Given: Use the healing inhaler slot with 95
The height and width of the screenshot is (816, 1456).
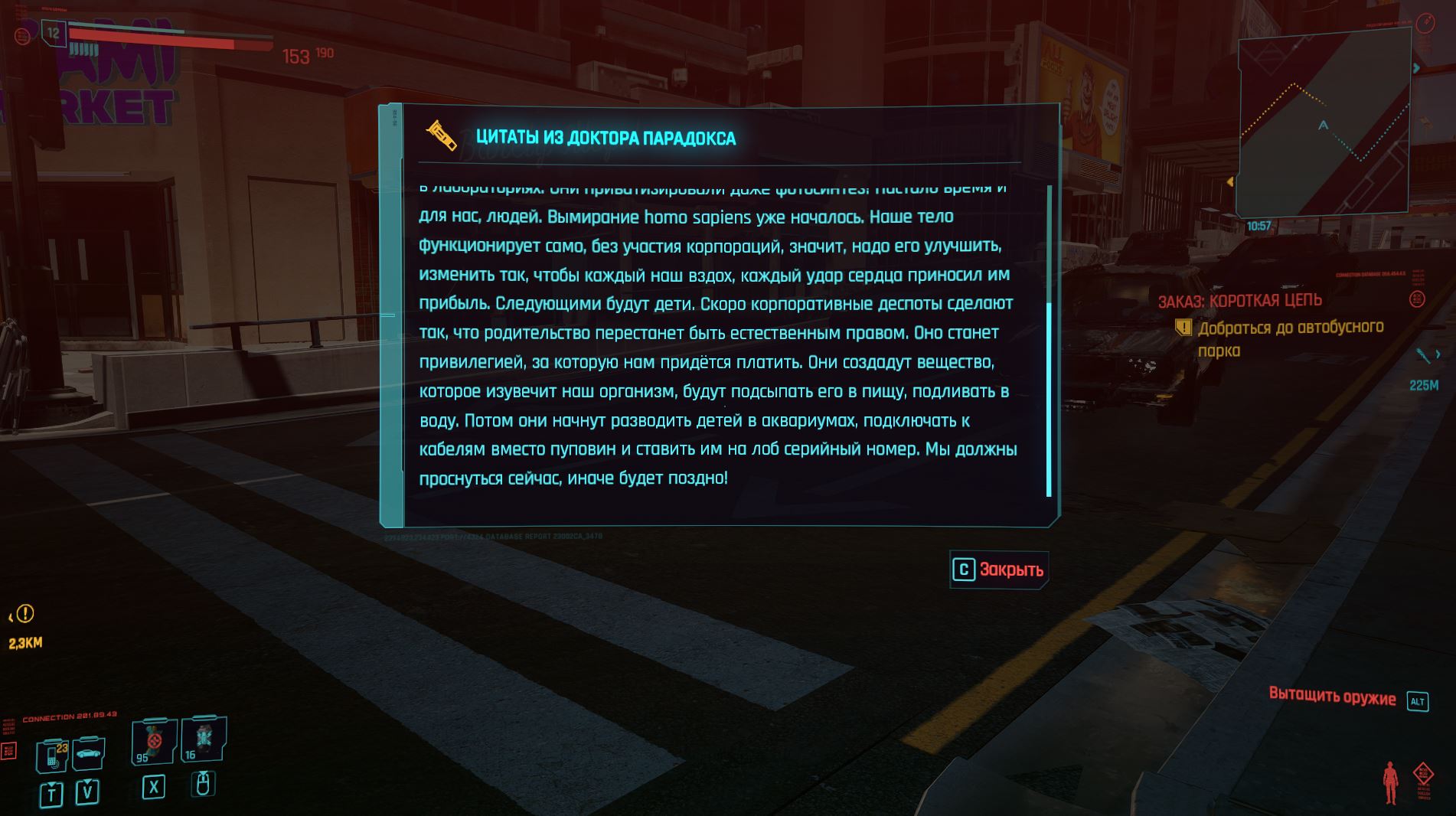Looking at the screenshot, I should pos(154,742).
